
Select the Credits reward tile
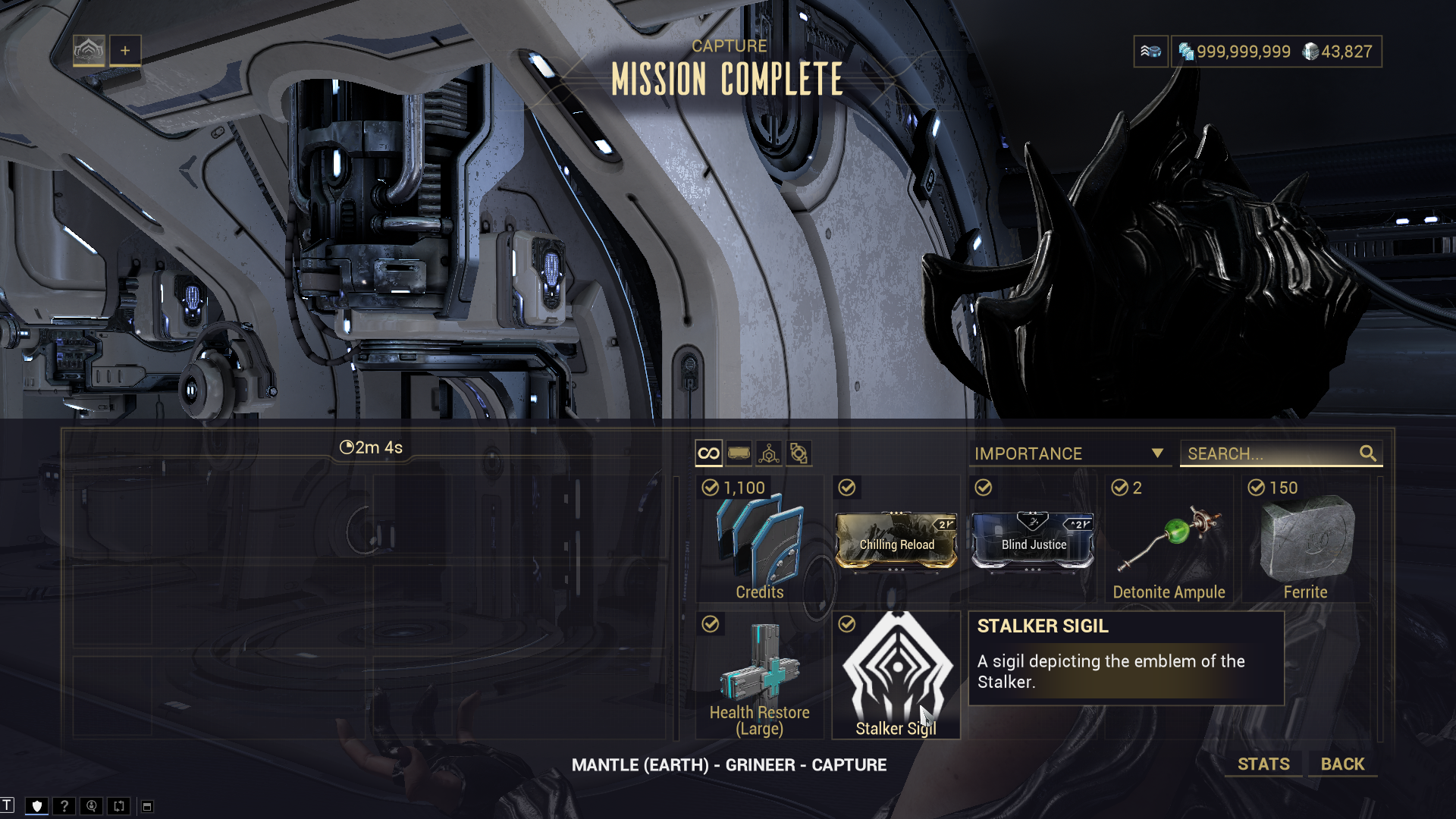coord(759,540)
